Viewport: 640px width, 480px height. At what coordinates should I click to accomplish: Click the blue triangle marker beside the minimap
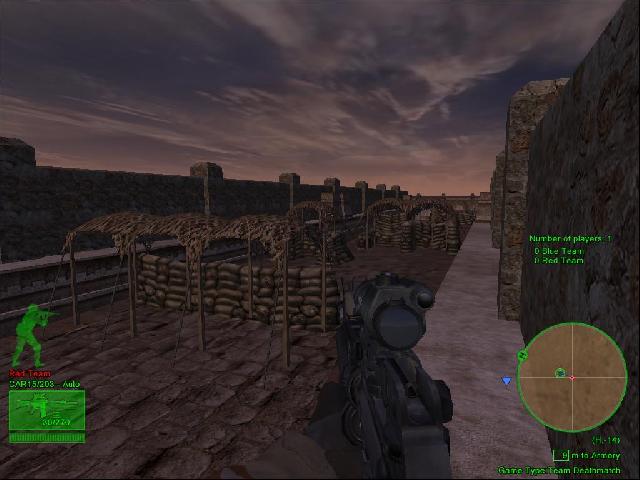[x=507, y=381]
